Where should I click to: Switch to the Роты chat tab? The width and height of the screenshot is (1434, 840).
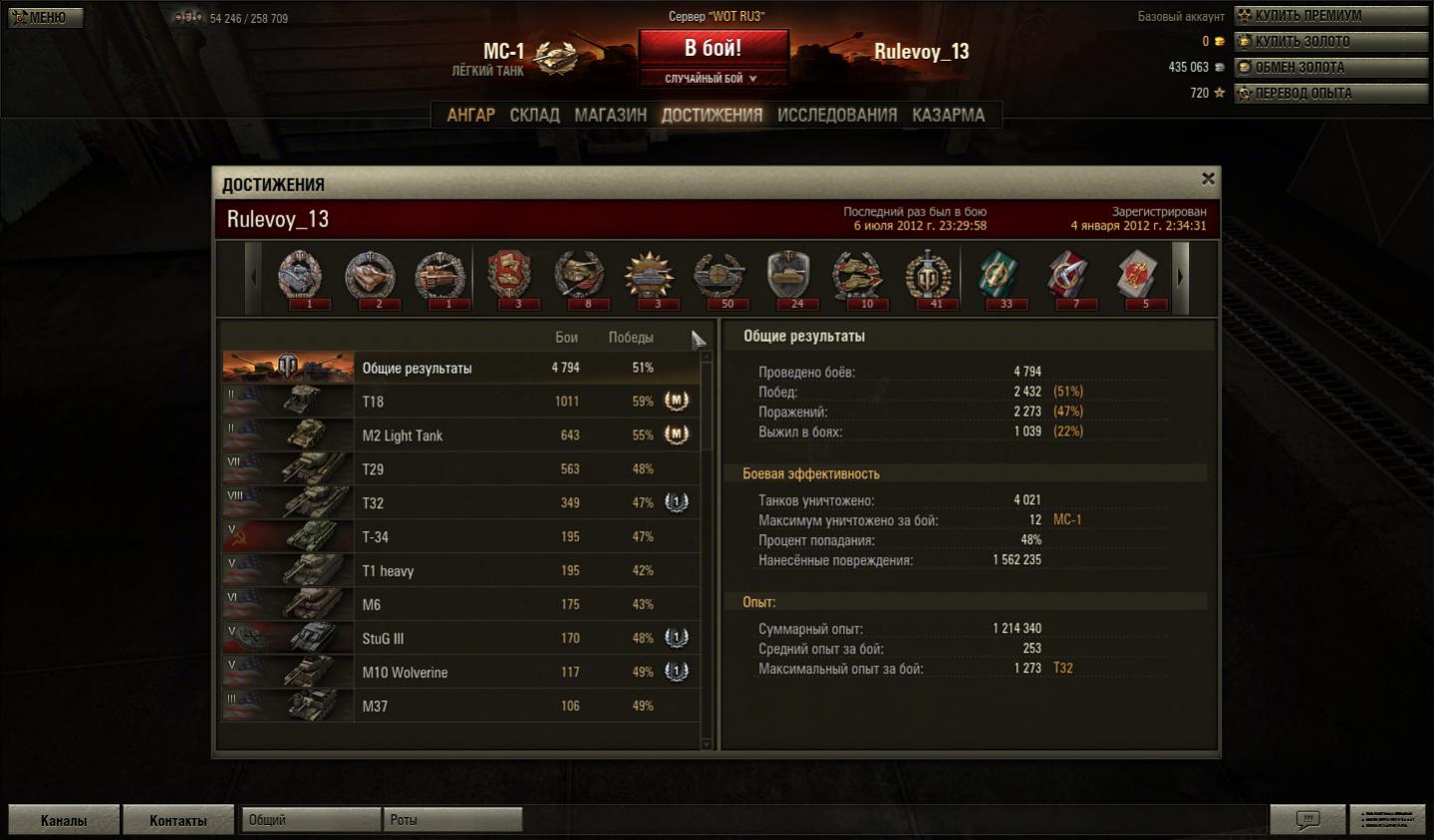coord(451,820)
